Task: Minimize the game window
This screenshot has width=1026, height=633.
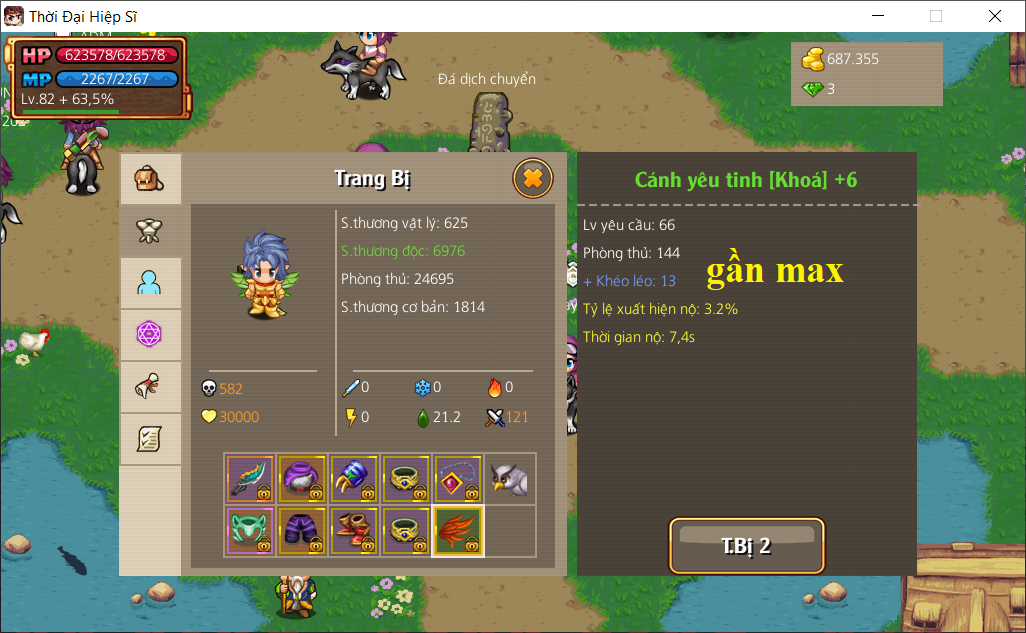Action: 879,16
